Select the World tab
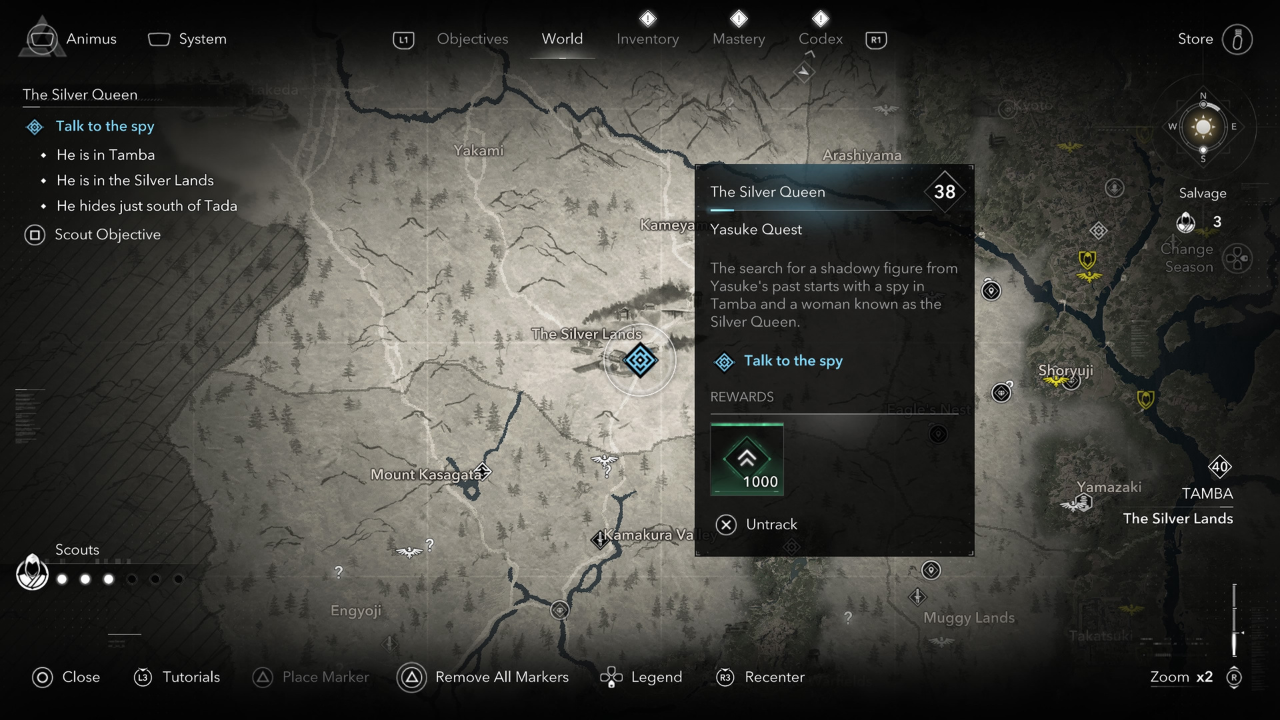Viewport: 1280px width, 720px height. click(562, 39)
